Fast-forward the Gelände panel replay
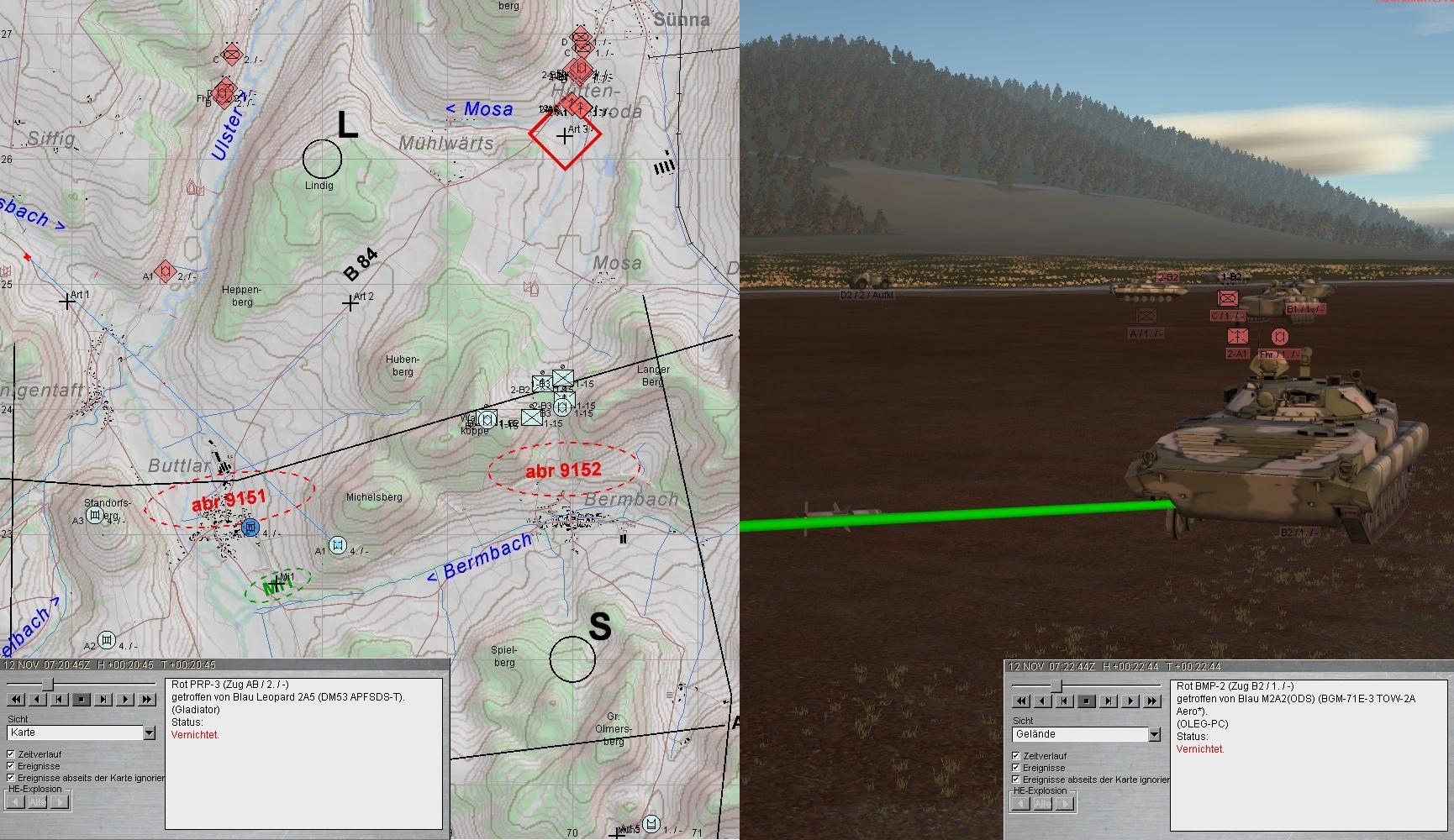The width and height of the screenshot is (1454, 840). (1152, 701)
